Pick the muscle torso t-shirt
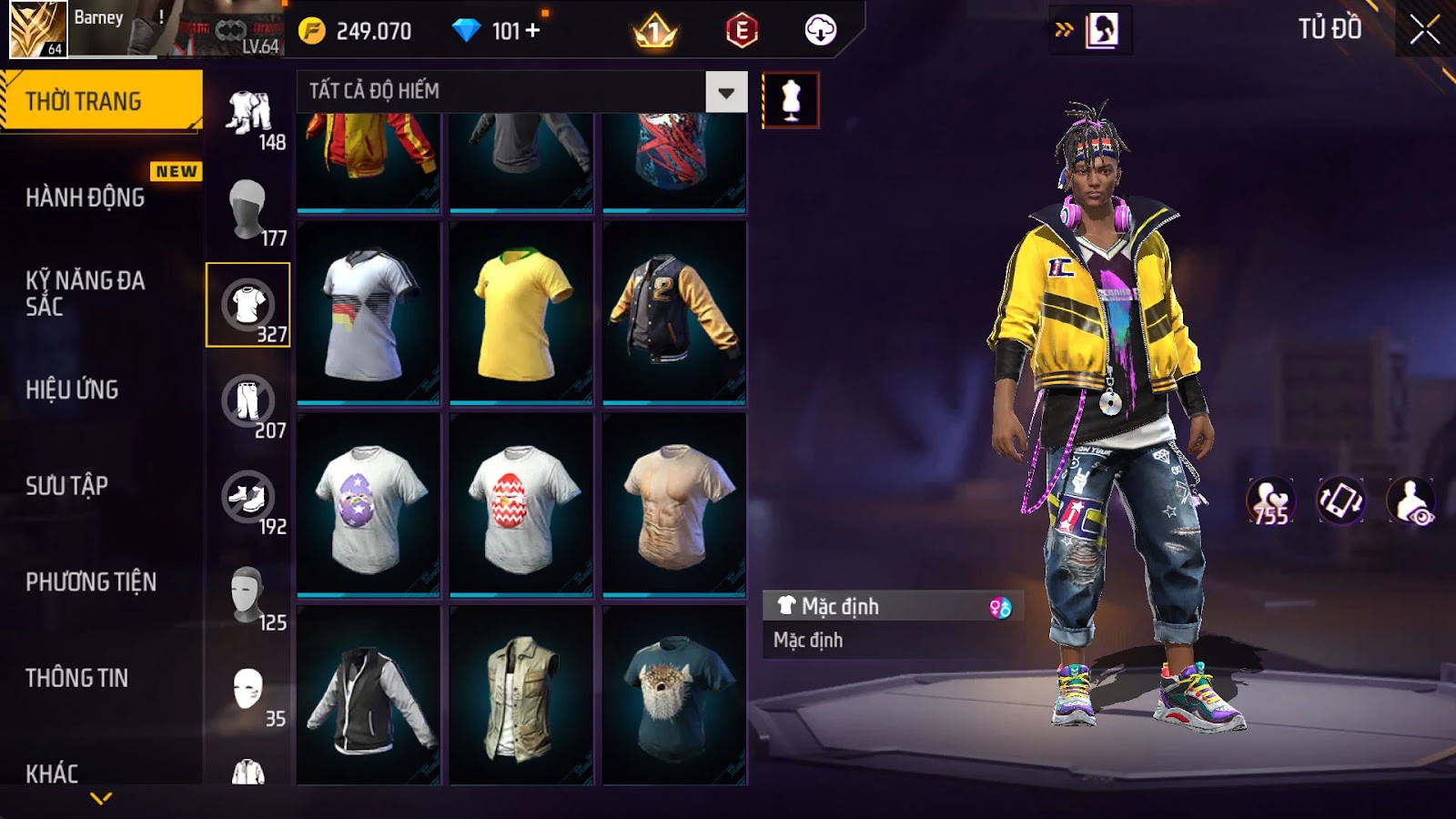This screenshot has height=819, width=1456. click(673, 506)
